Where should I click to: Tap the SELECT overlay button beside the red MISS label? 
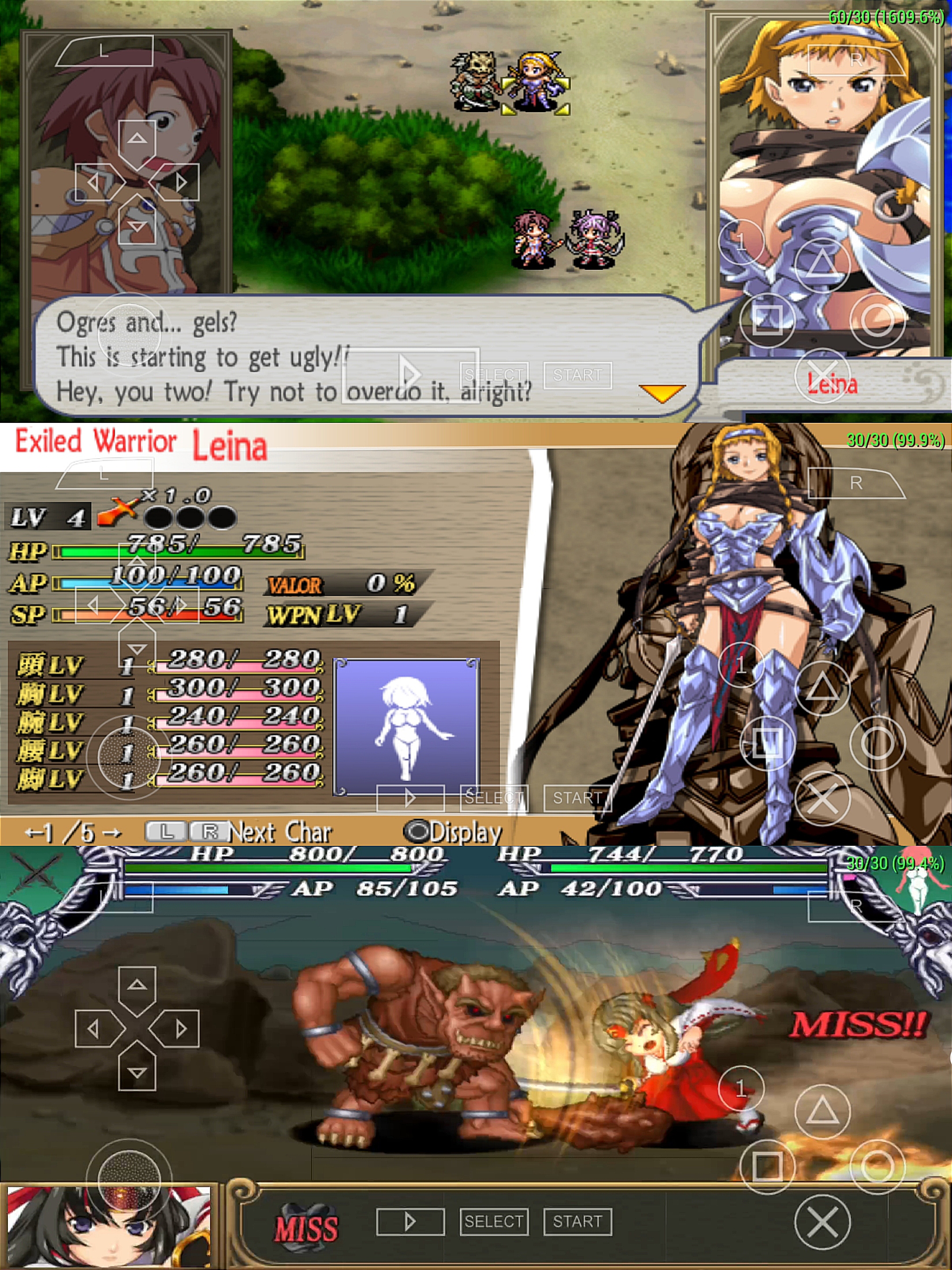494,1221
